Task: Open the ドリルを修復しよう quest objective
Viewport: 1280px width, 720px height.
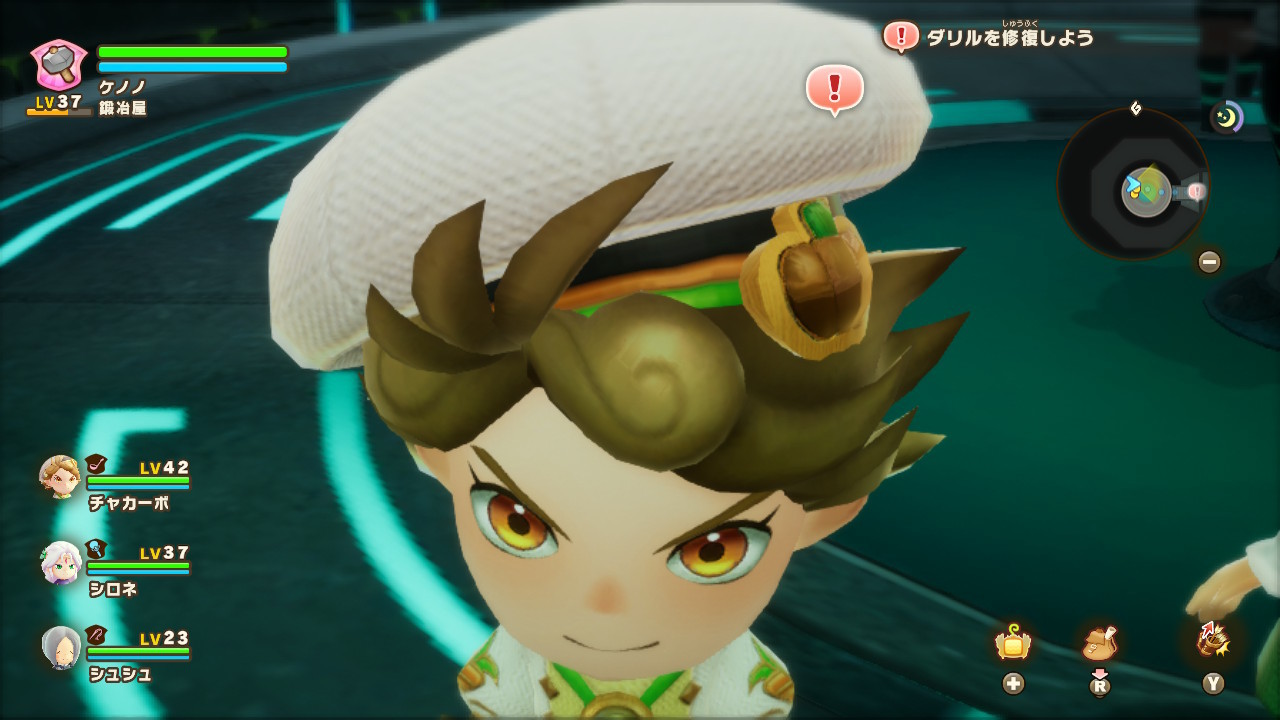Action: tap(1010, 38)
